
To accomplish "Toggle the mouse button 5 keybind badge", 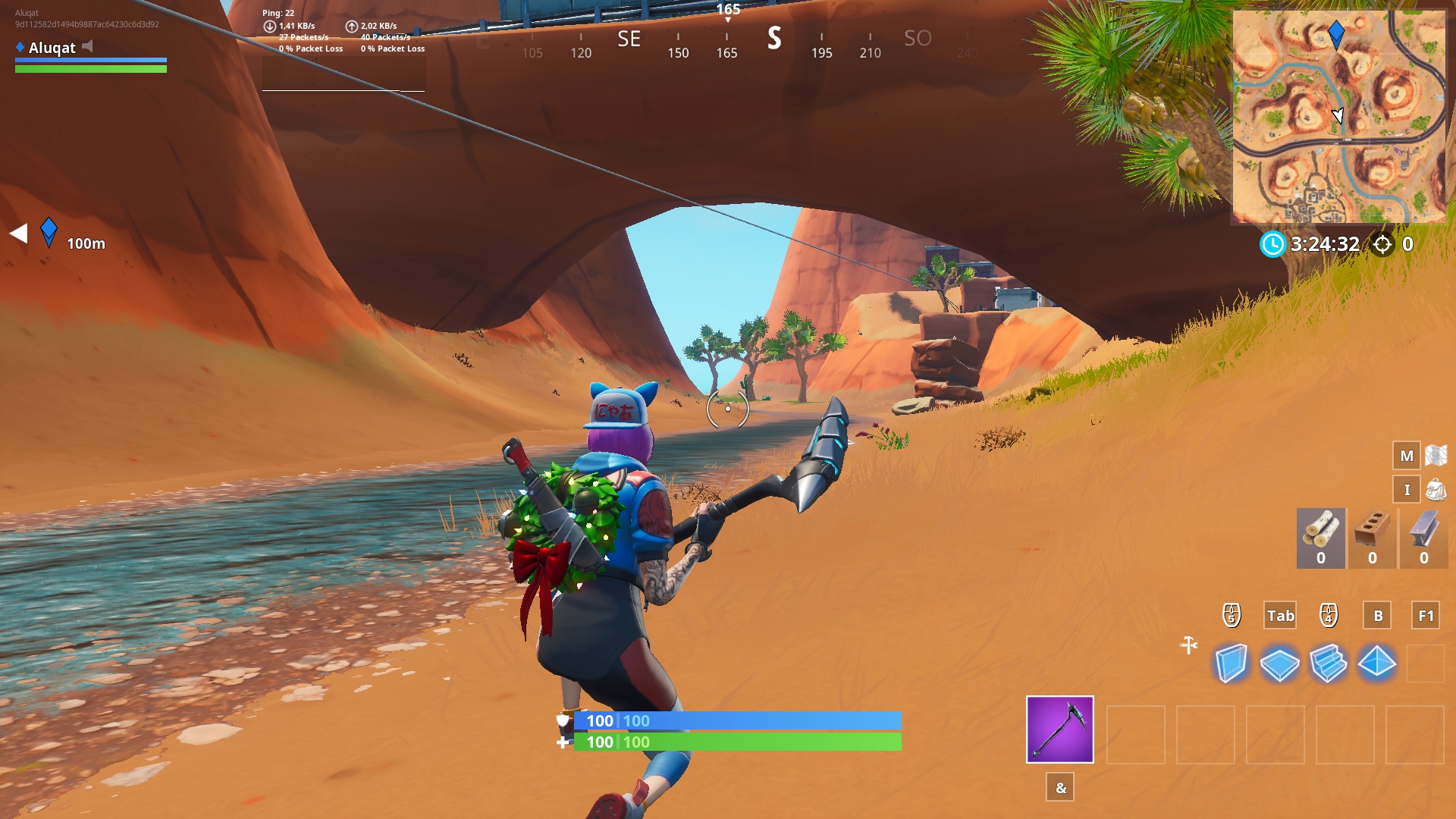I will [x=1232, y=615].
